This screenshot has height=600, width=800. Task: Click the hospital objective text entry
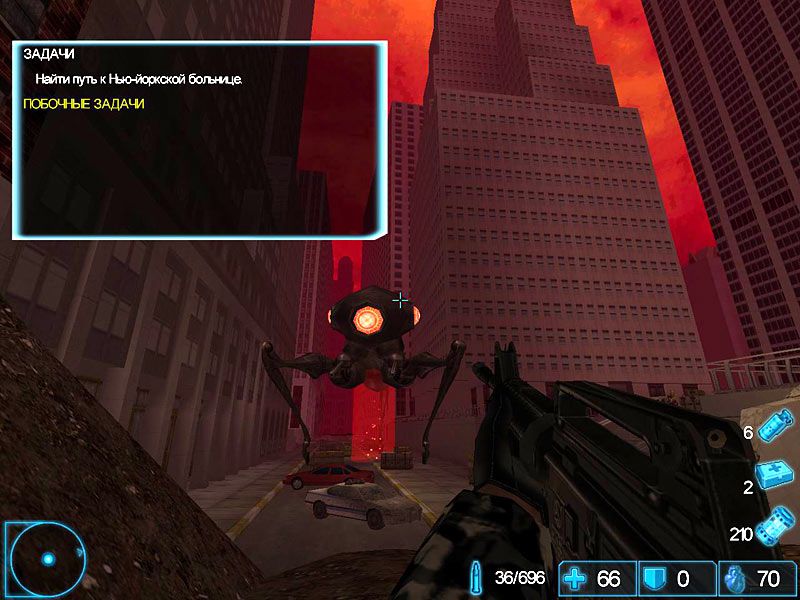[139, 78]
